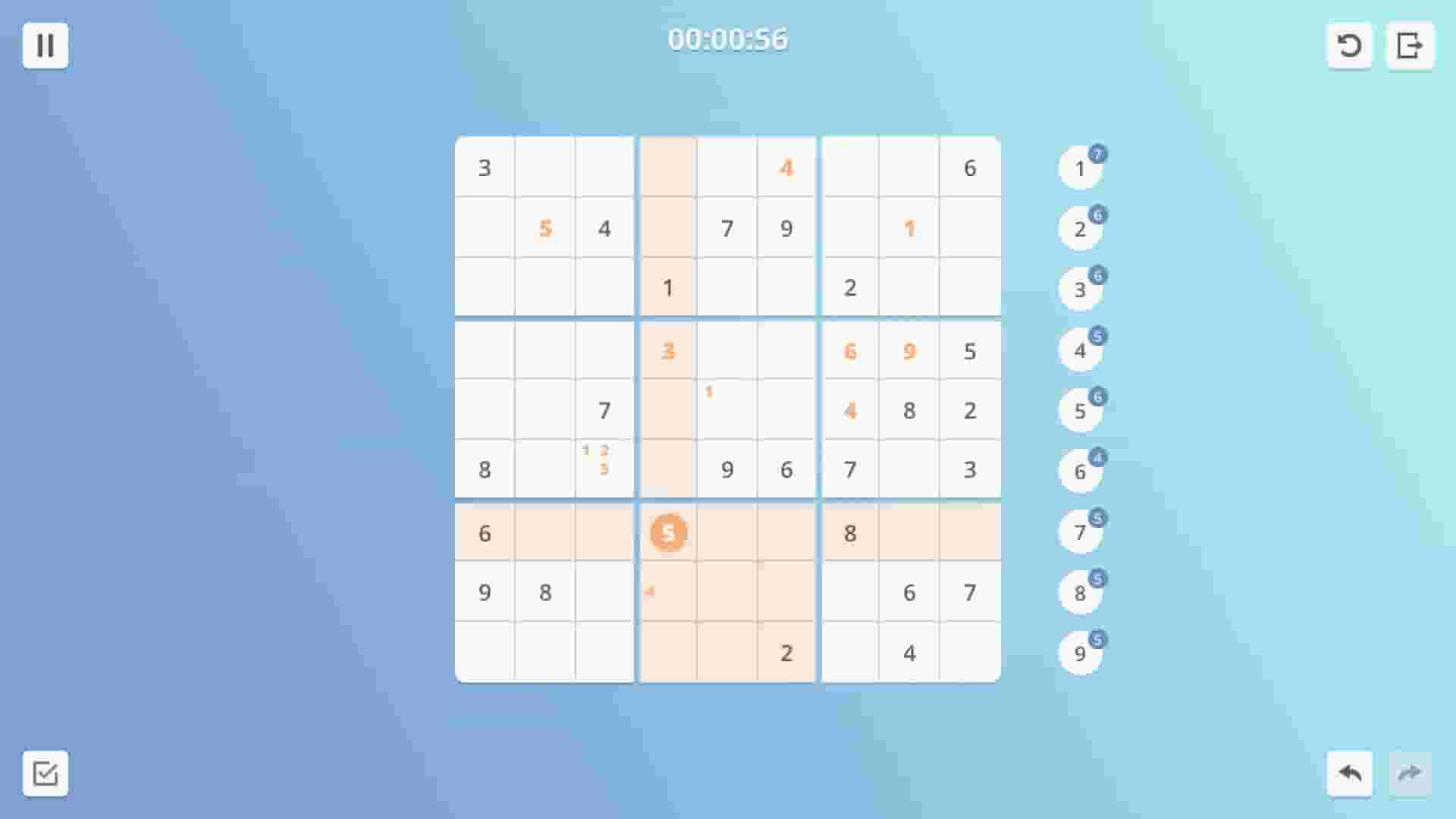Select number 2 from the palette

(x=1080, y=228)
